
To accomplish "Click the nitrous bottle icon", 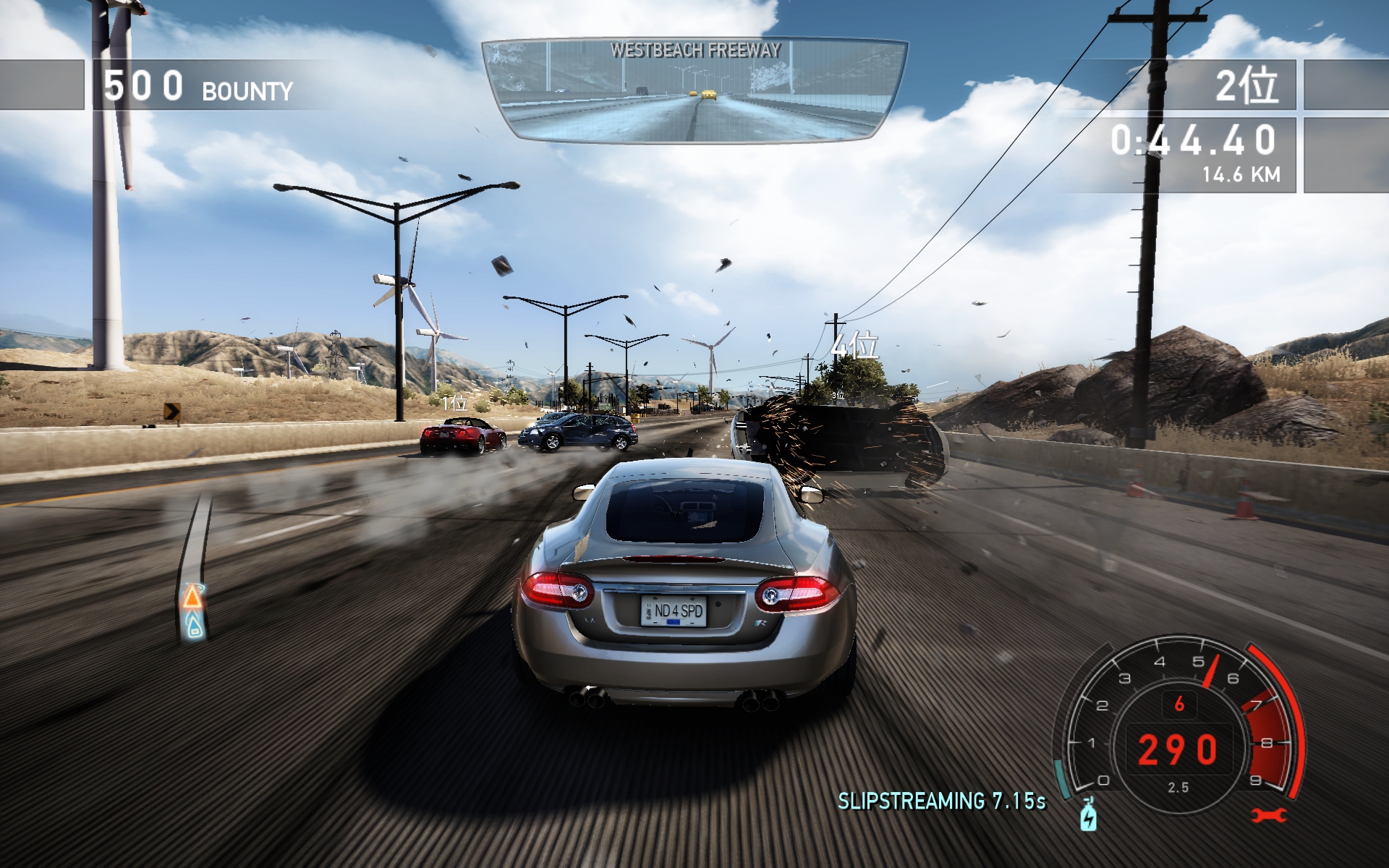I will coord(1088,815).
